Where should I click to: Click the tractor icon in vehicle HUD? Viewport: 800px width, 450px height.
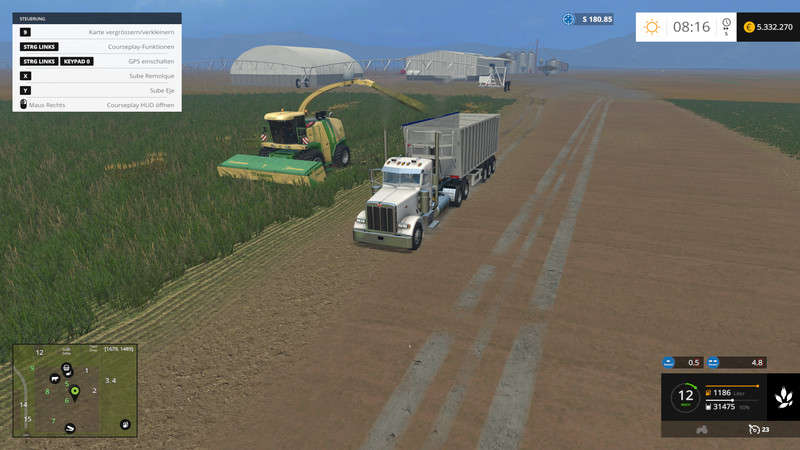pyautogui.click(x=702, y=429)
